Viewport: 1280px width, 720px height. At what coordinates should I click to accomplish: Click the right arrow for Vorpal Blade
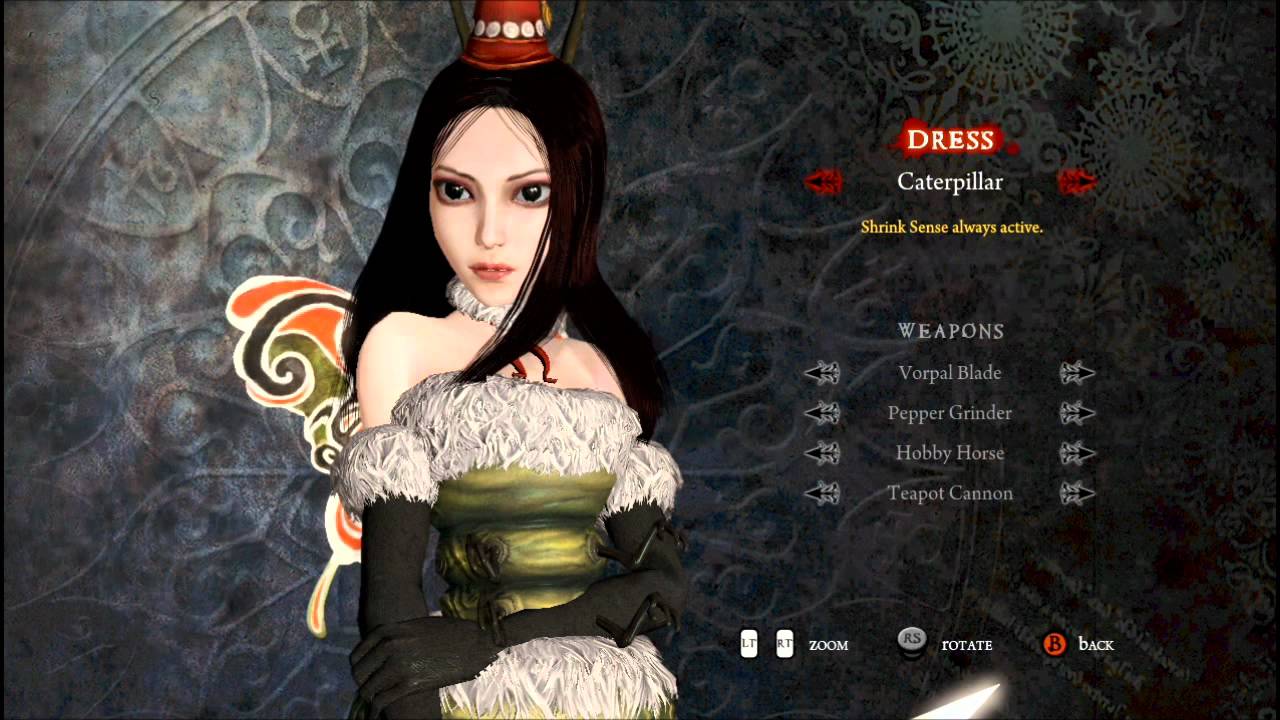1078,373
